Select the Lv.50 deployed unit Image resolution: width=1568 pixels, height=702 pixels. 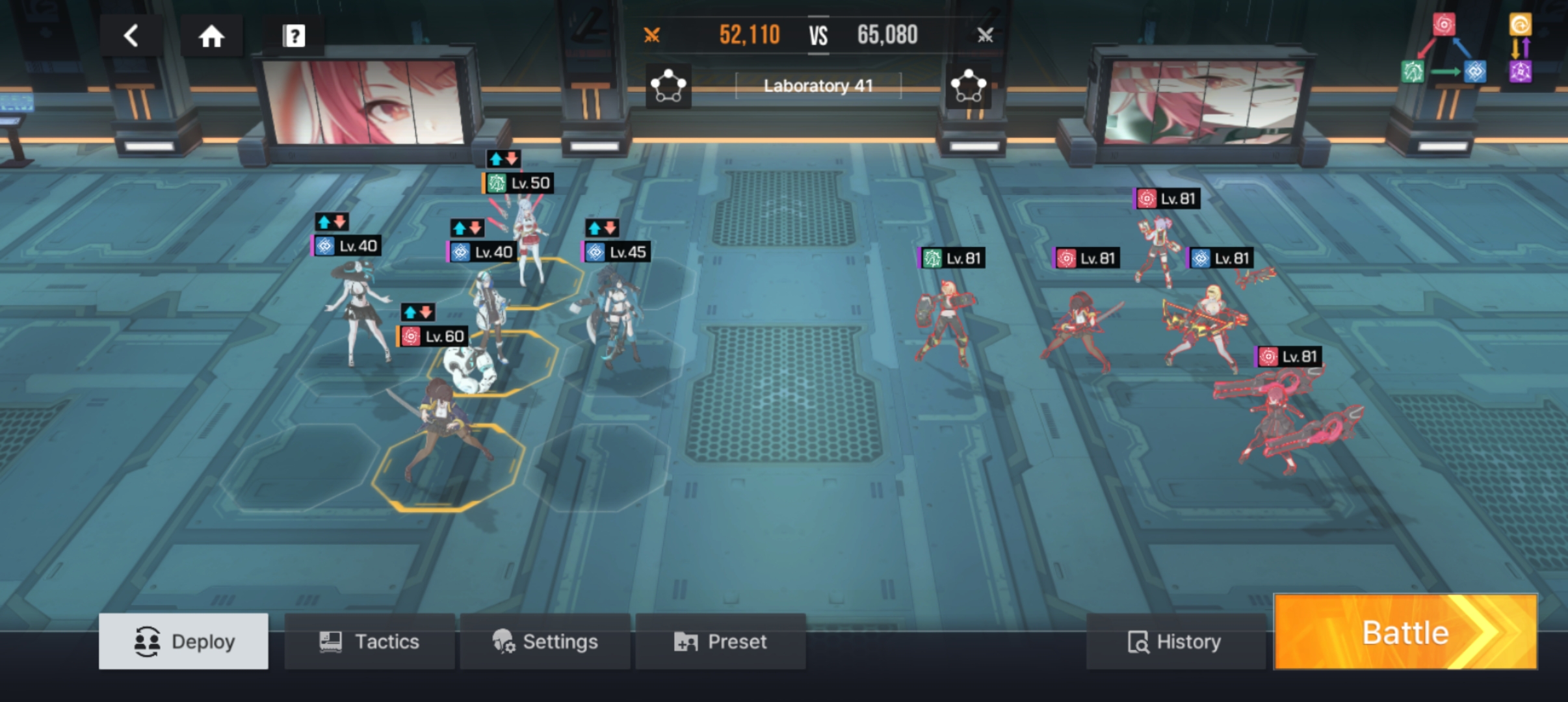[x=528, y=240]
